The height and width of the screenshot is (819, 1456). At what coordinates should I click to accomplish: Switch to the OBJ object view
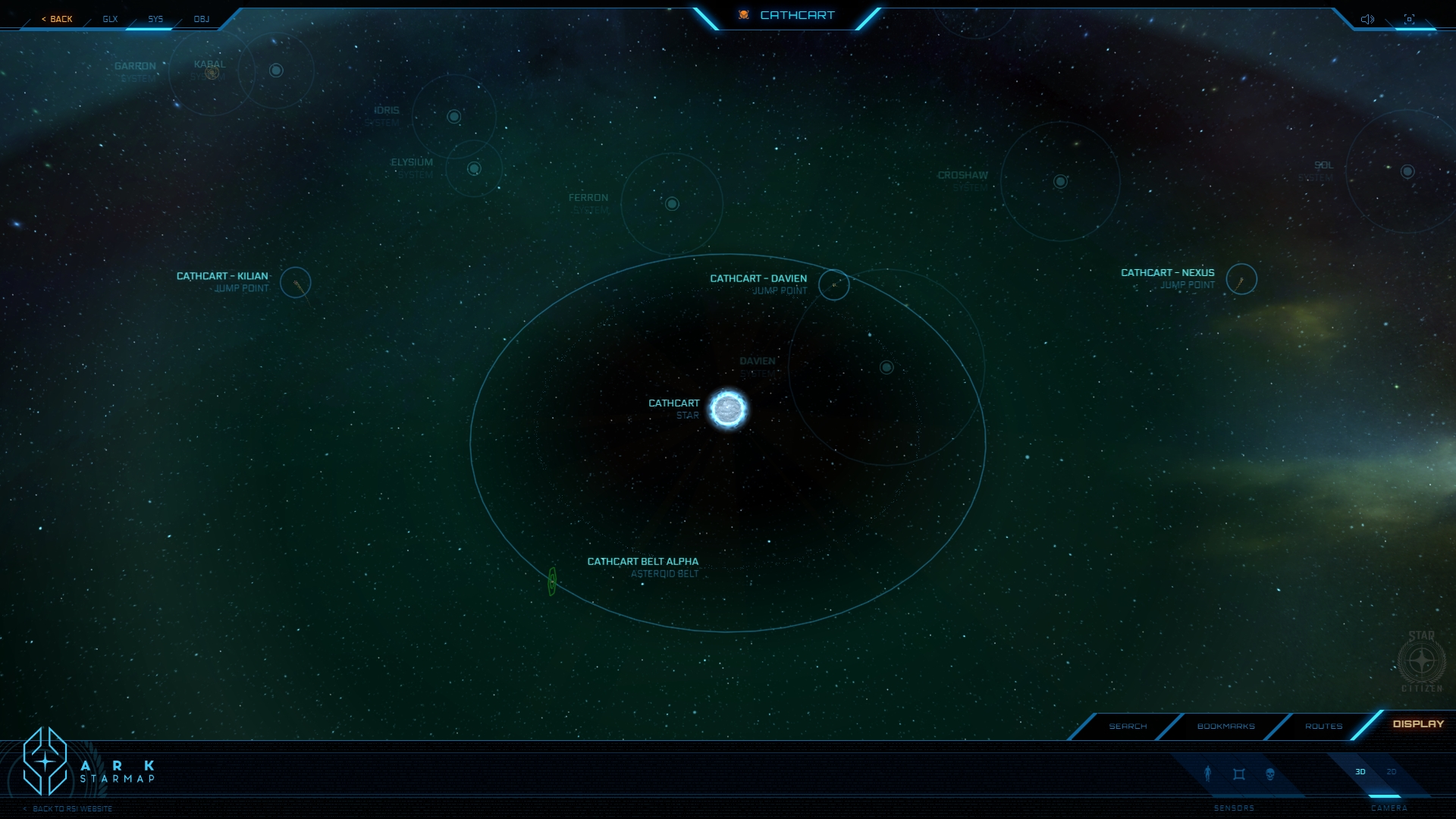pos(201,19)
